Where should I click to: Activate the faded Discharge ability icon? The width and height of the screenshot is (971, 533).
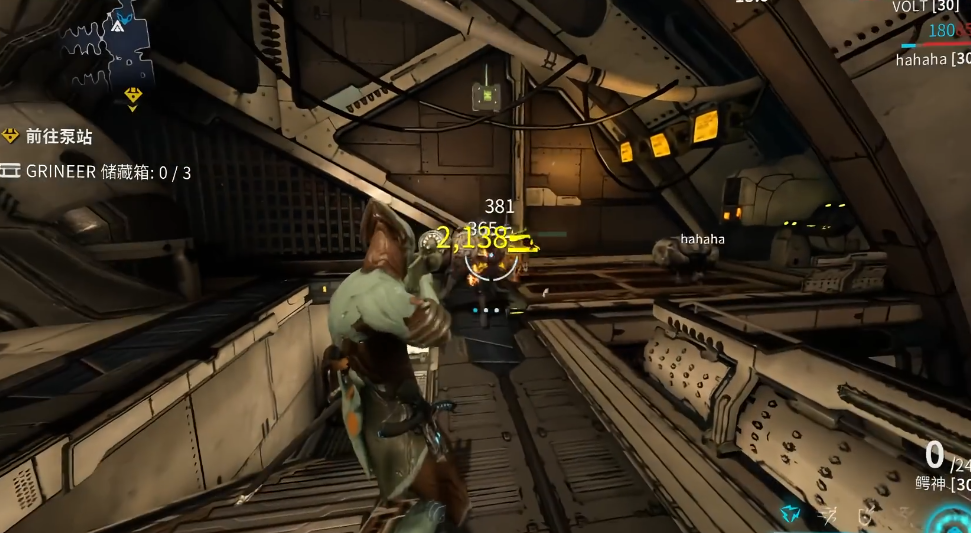tap(905, 514)
